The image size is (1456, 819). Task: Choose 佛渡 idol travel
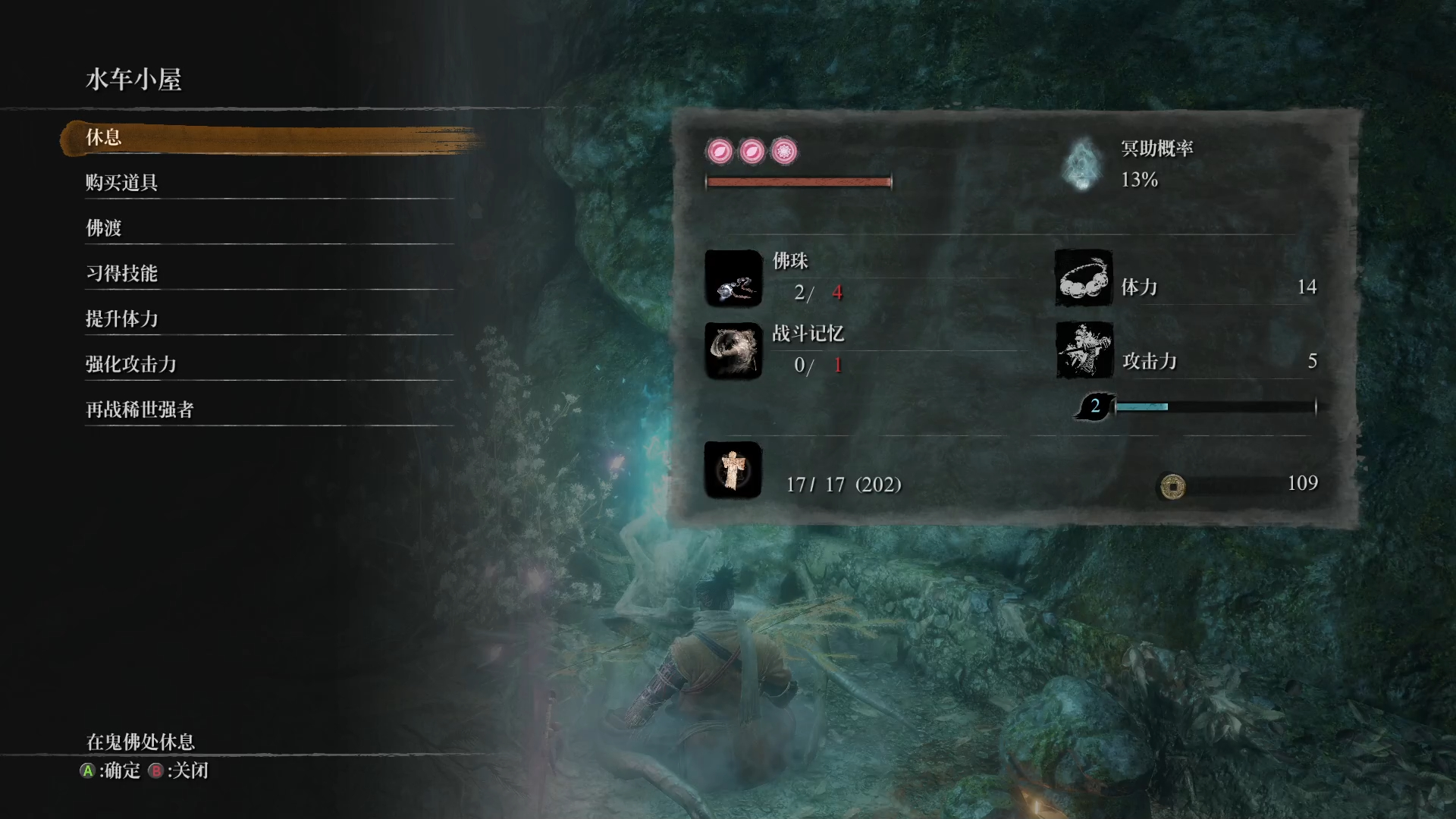104,228
